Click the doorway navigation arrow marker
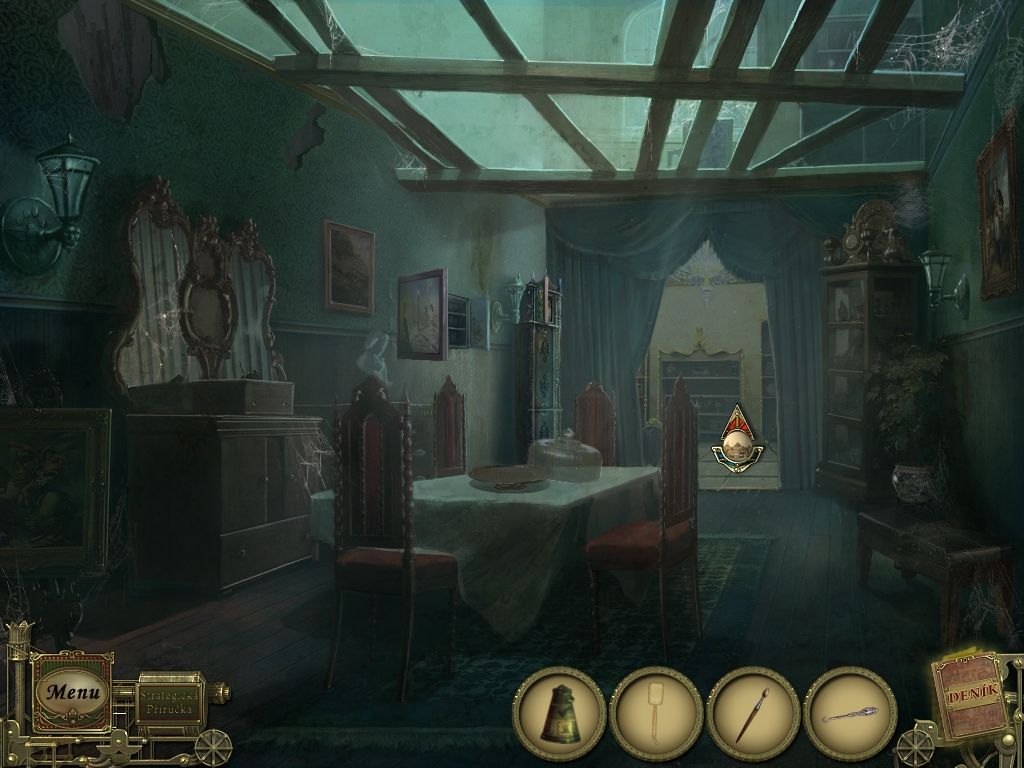 coord(737,439)
